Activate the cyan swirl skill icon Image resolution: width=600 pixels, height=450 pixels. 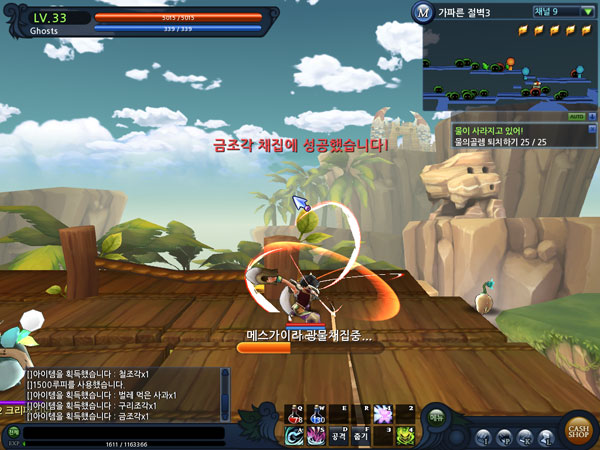point(295,436)
